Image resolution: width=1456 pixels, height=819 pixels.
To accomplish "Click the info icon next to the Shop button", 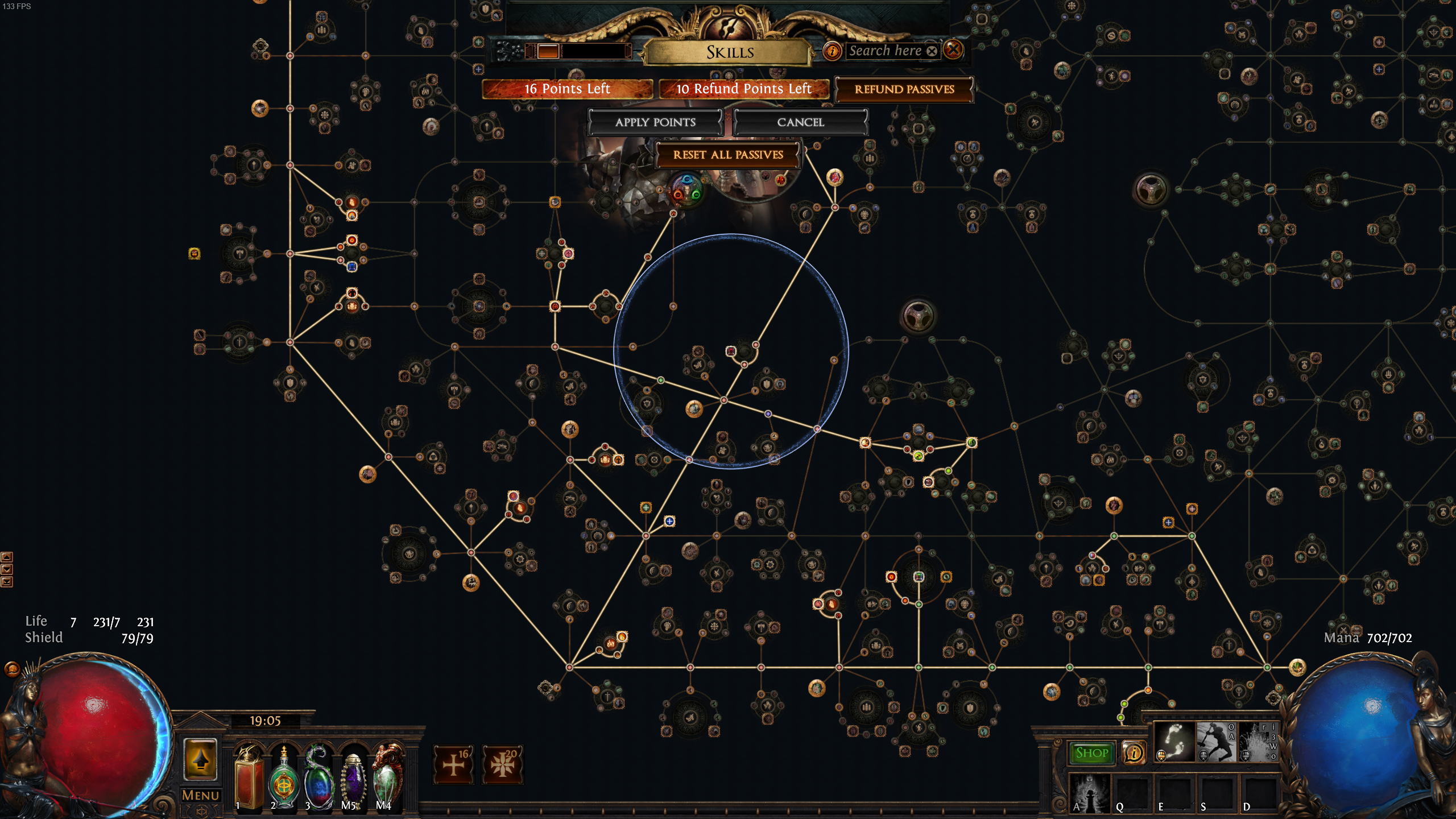I will [x=1134, y=752].
